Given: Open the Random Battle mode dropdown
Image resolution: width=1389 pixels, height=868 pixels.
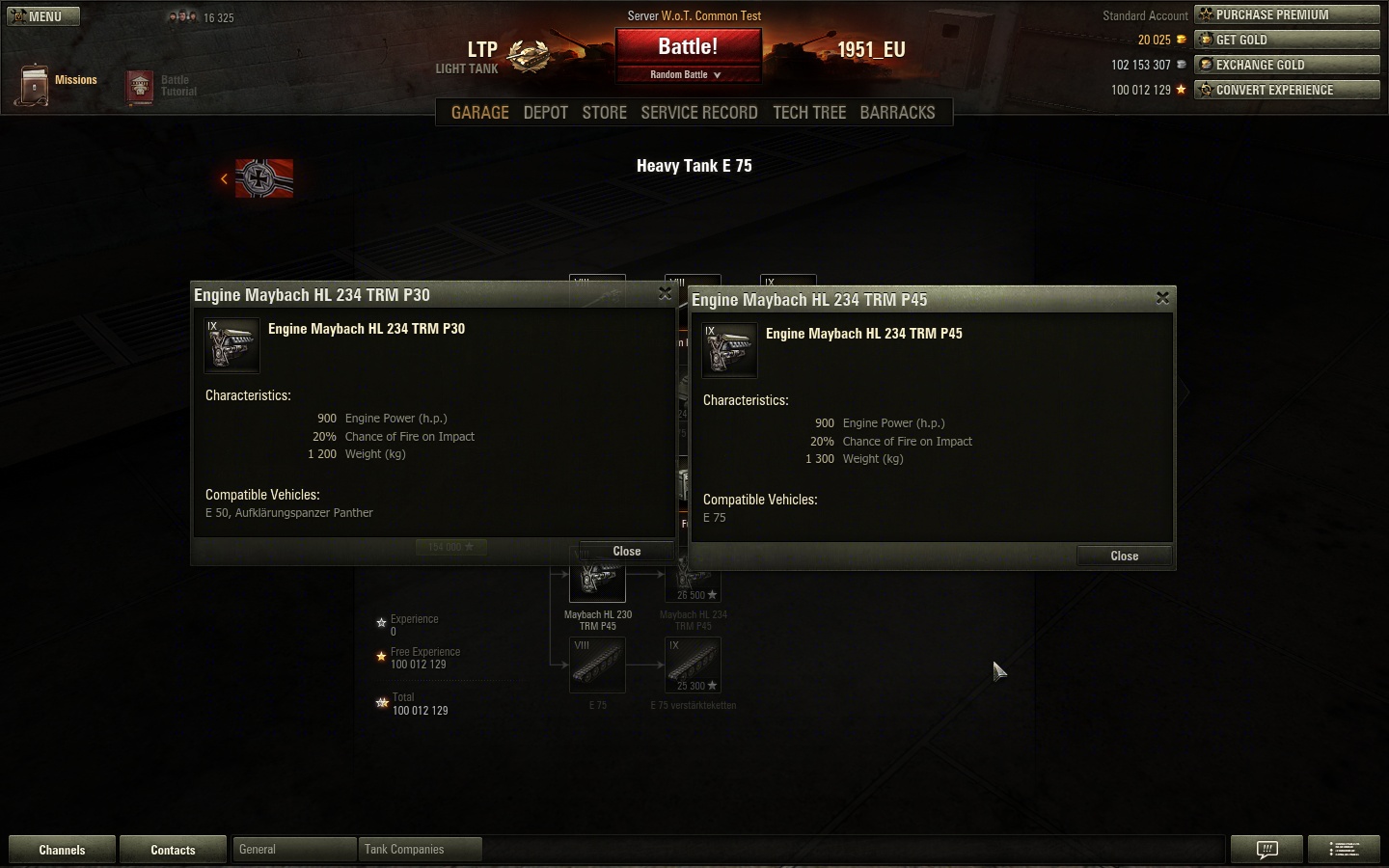Looking at the screenshot, I should pyautogui.click(x=686, y=74).
